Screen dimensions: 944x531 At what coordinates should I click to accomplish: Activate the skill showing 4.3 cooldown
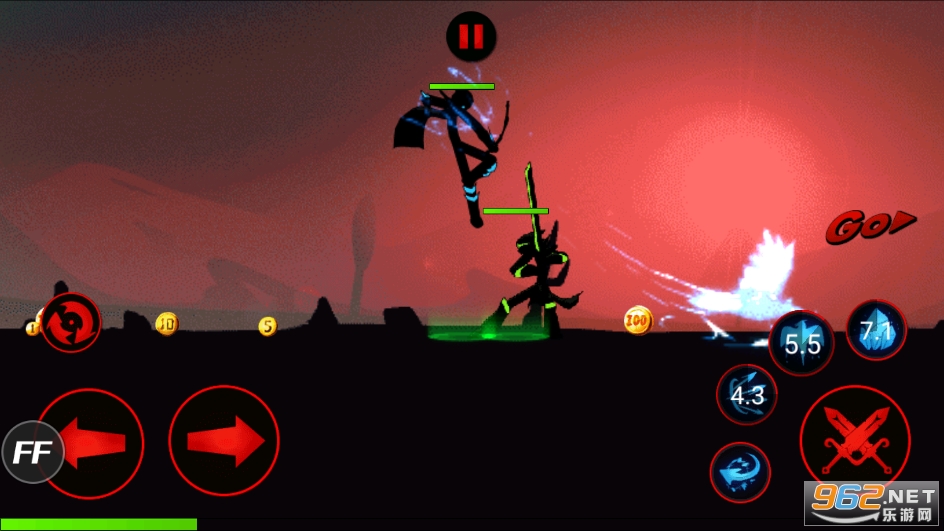pyautogui.click(x=747, y=394)
